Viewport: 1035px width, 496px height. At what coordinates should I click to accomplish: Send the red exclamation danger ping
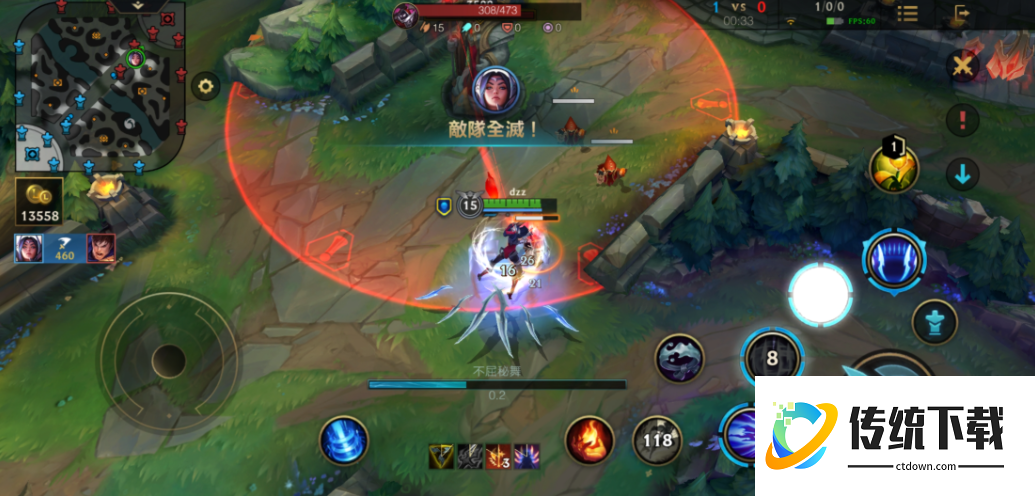[962, 121]
